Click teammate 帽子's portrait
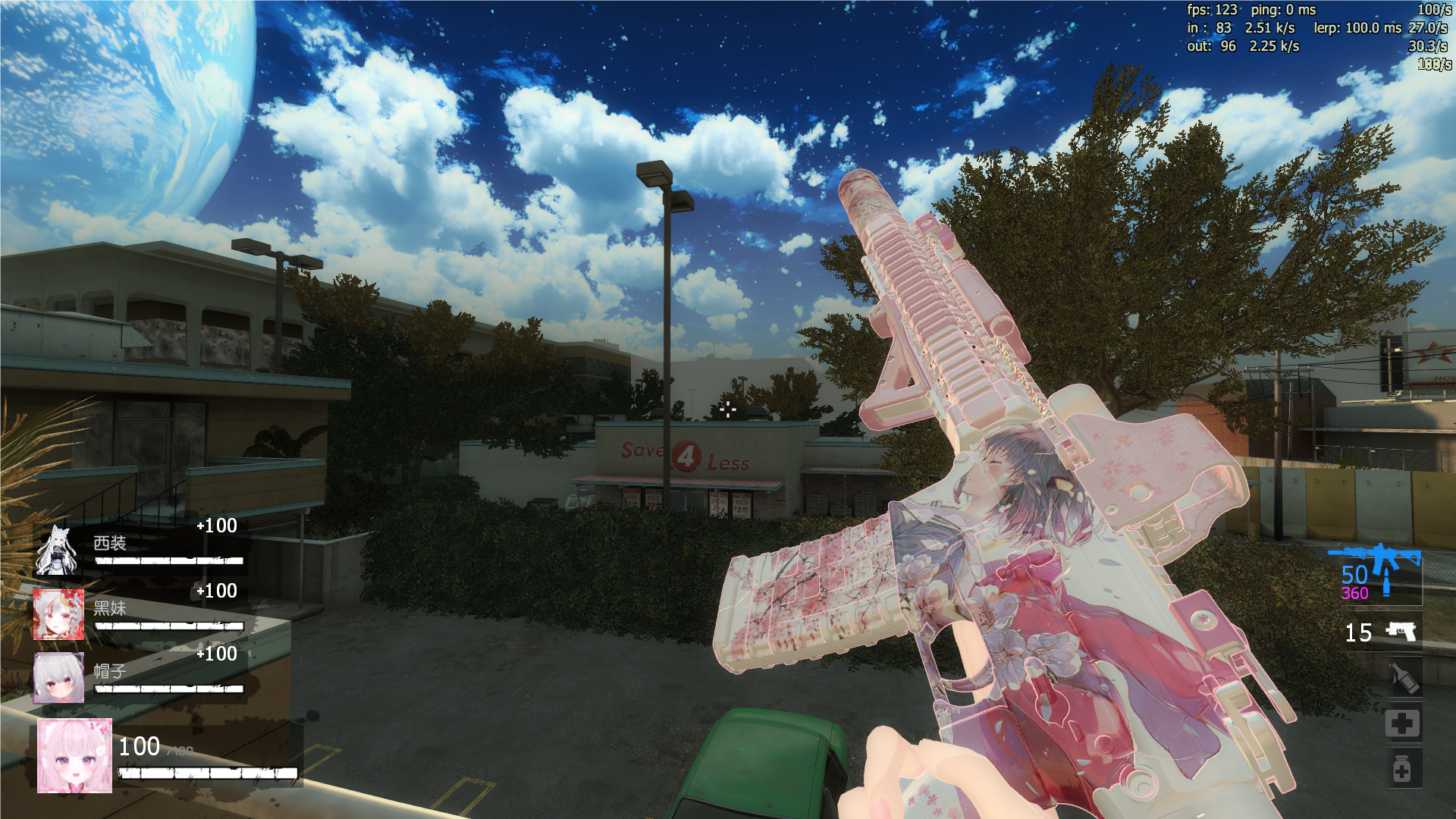Screen dimensions: 1456x819 click(58, 677)
